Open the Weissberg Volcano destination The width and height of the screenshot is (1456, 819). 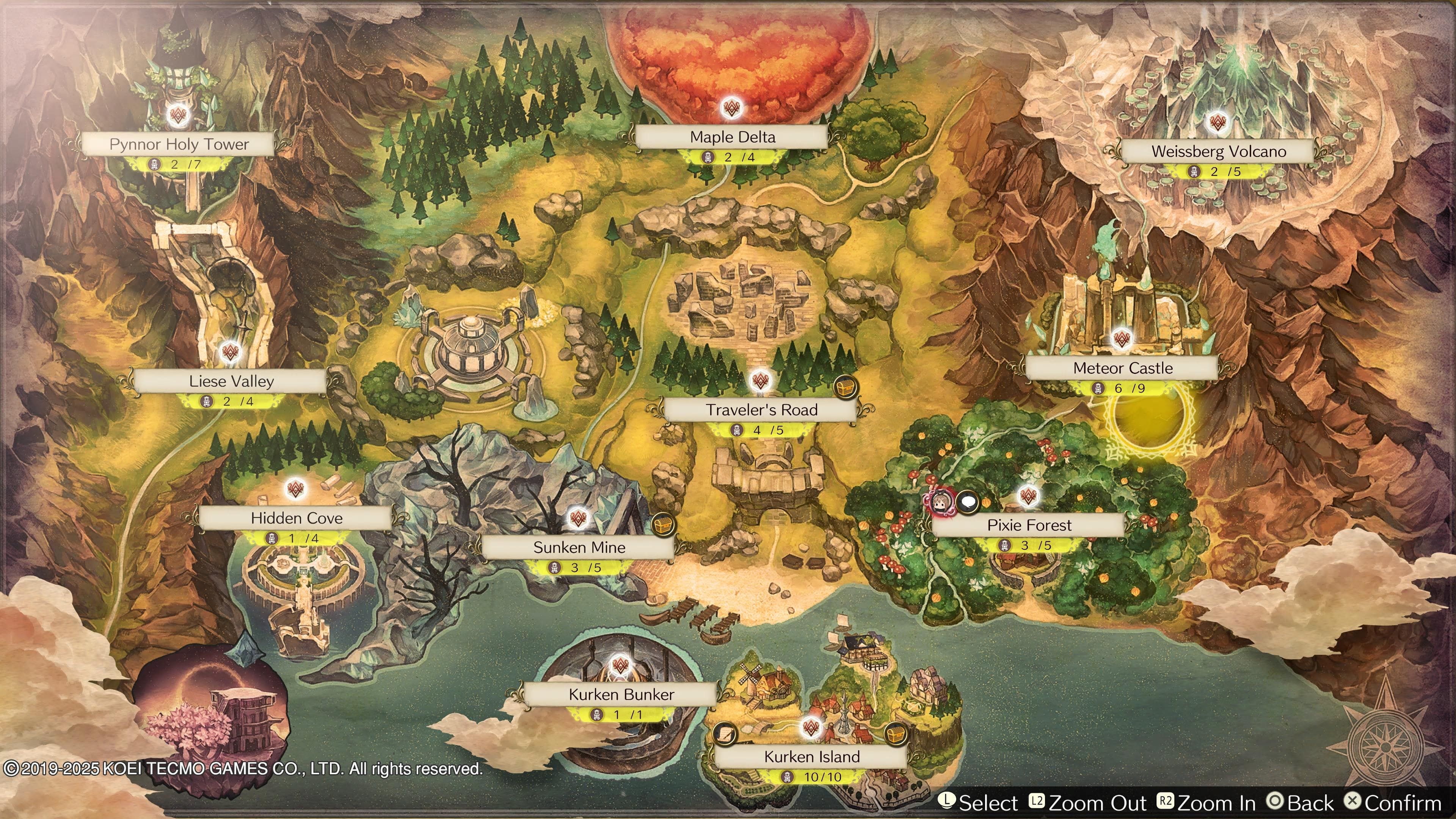pyautogui.click(x=1218, y=152)
